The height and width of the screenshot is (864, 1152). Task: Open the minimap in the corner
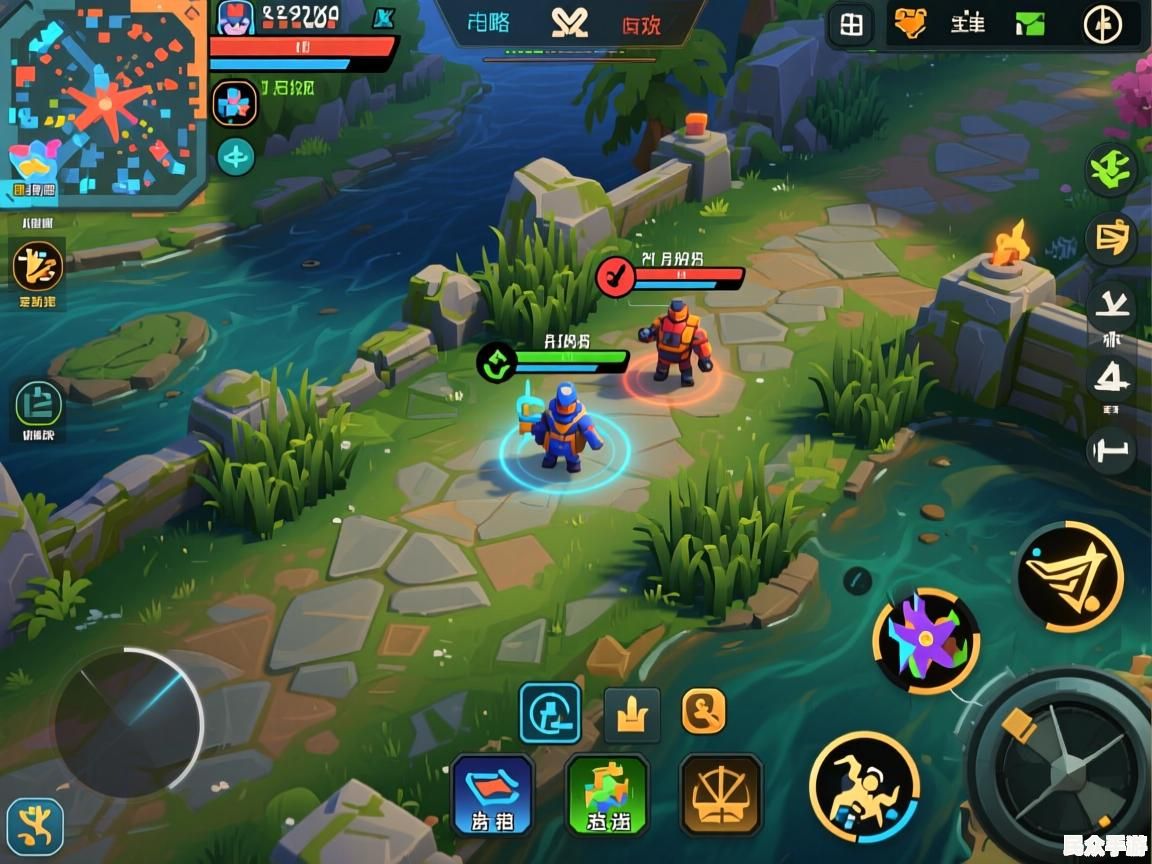103,100
